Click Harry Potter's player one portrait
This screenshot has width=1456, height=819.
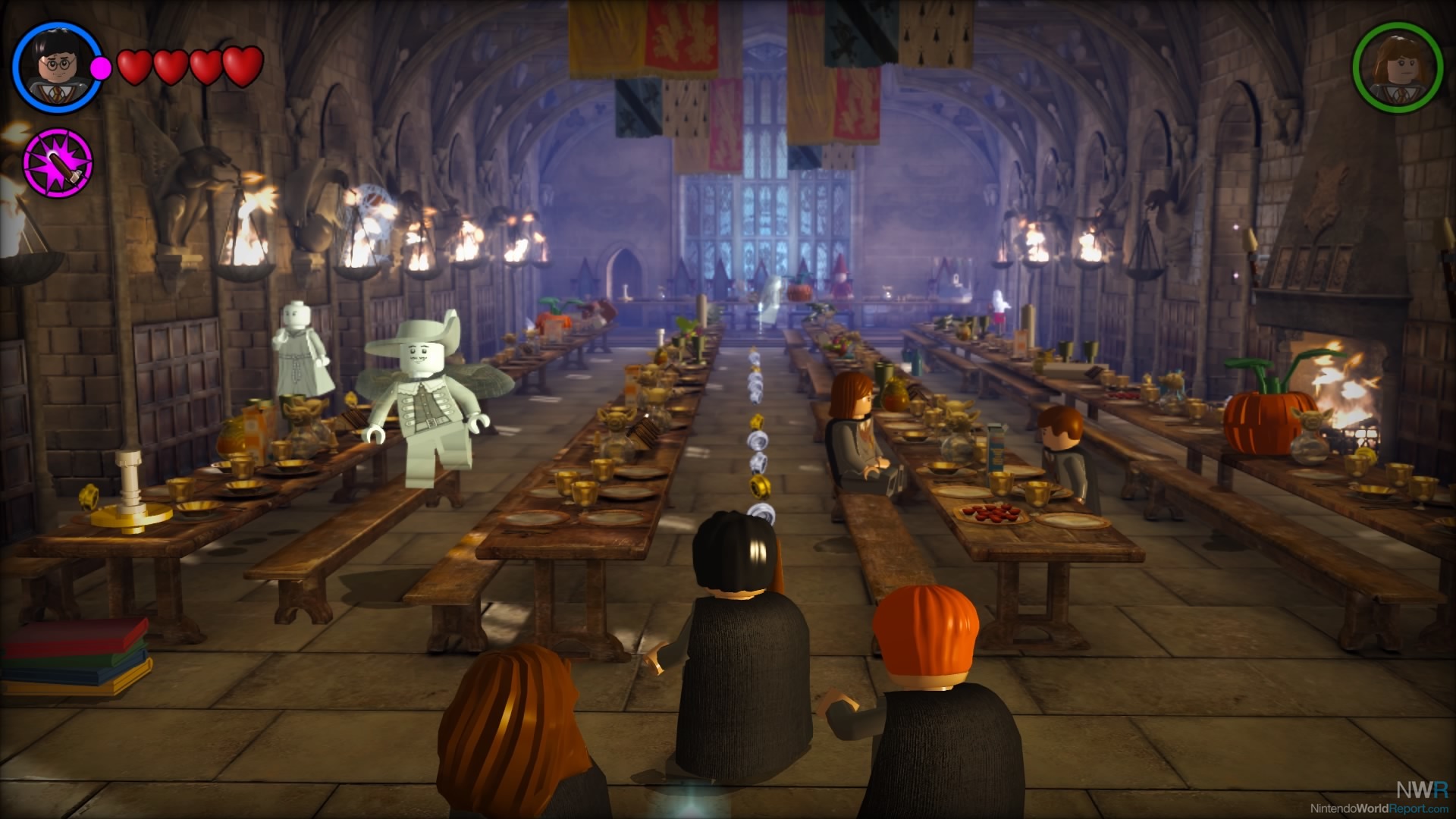pos(57,67)
